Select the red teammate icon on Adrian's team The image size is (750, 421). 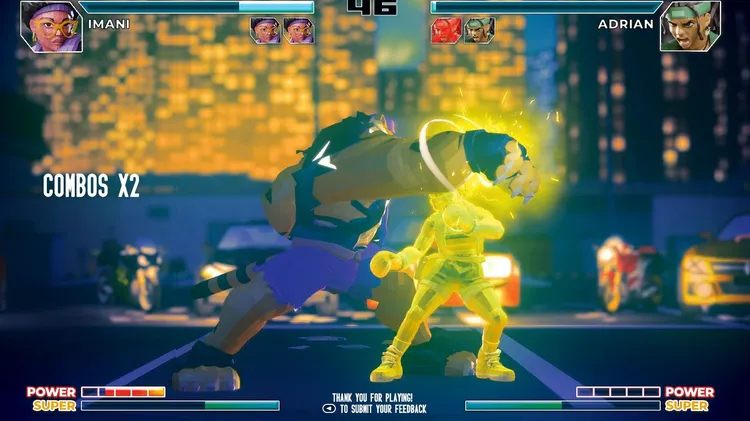coord(446,31)
